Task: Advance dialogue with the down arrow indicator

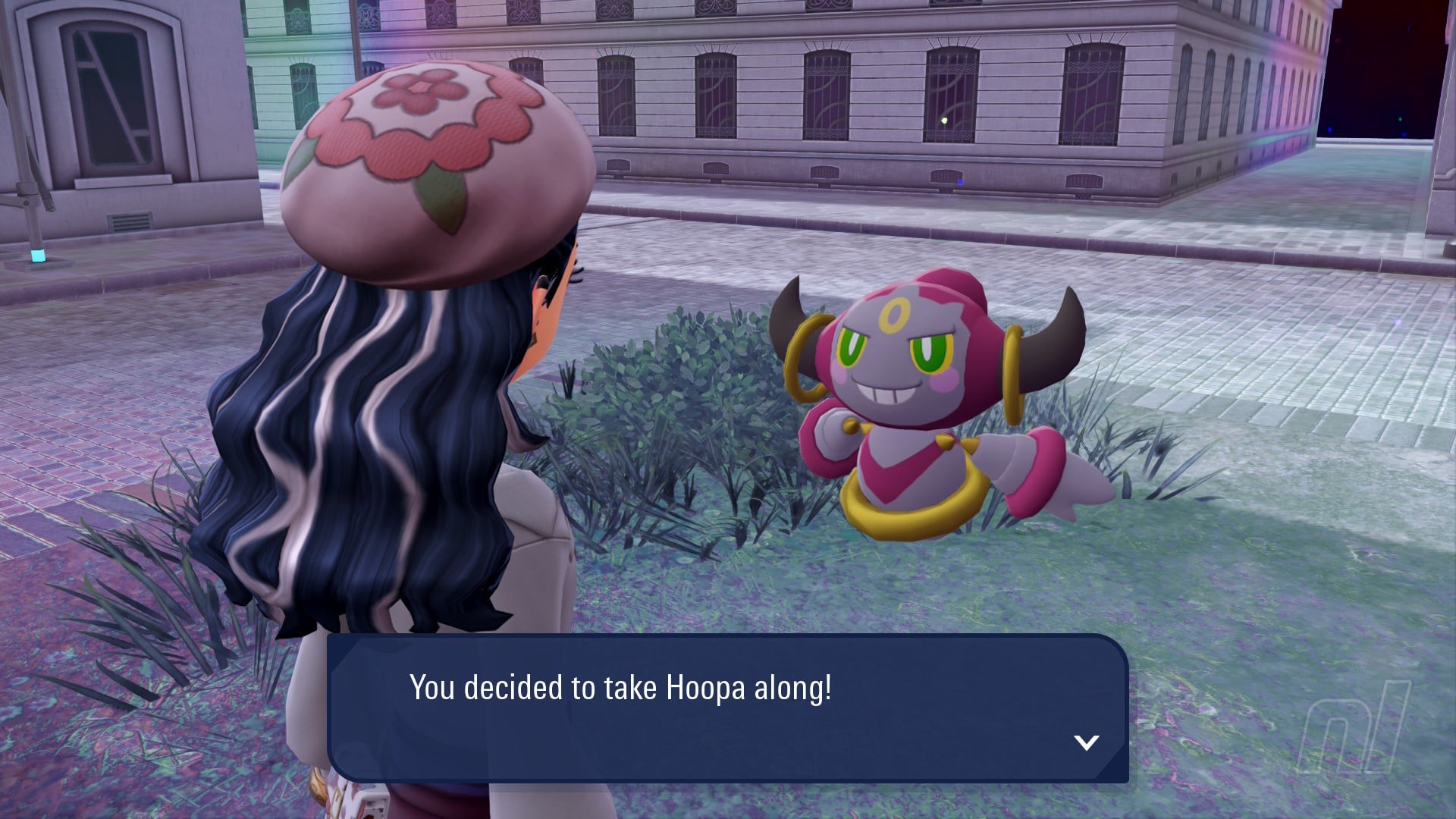Action: (1087, 742)
